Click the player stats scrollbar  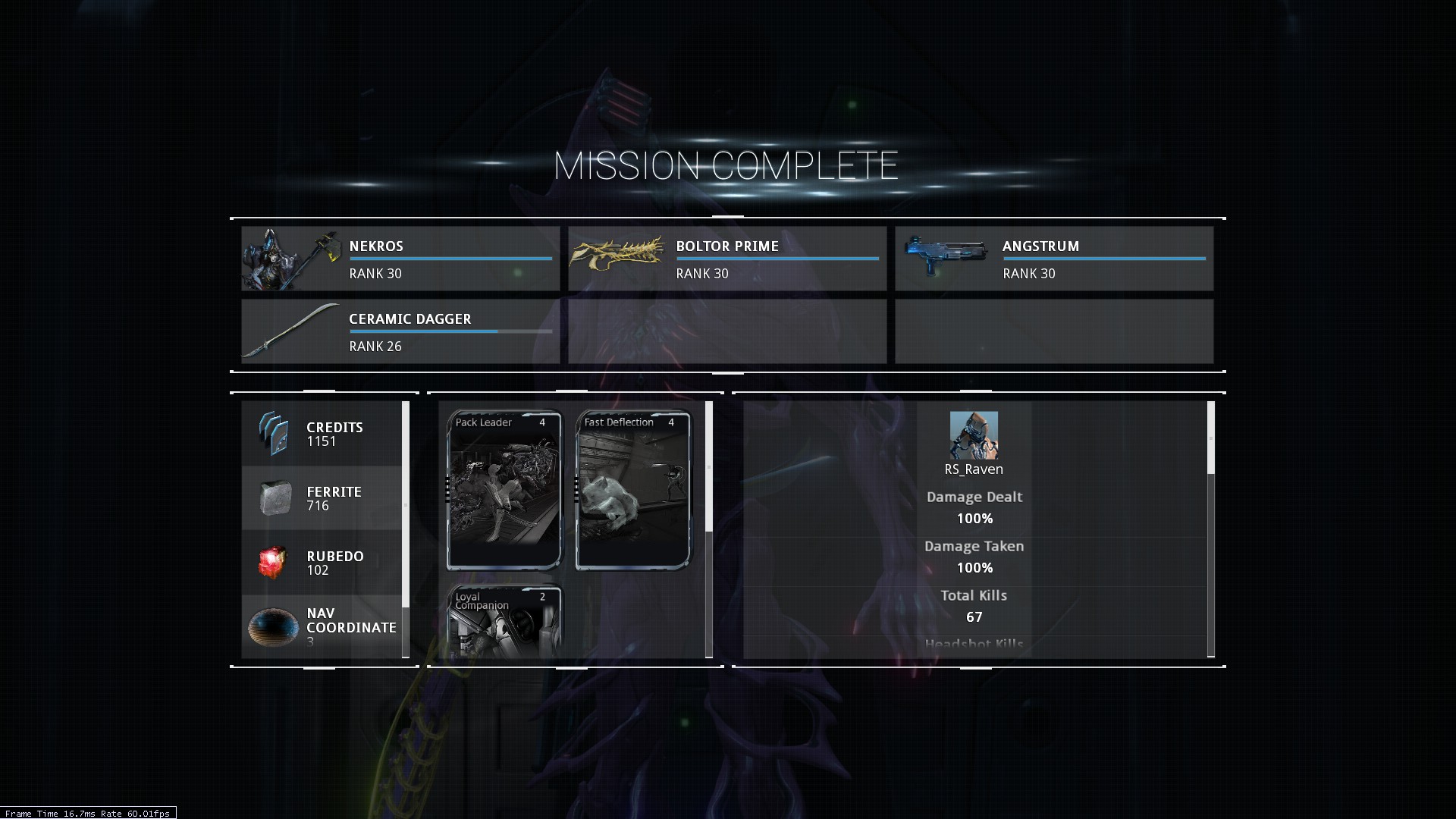pyautogui.click(x=1210, y=438)
